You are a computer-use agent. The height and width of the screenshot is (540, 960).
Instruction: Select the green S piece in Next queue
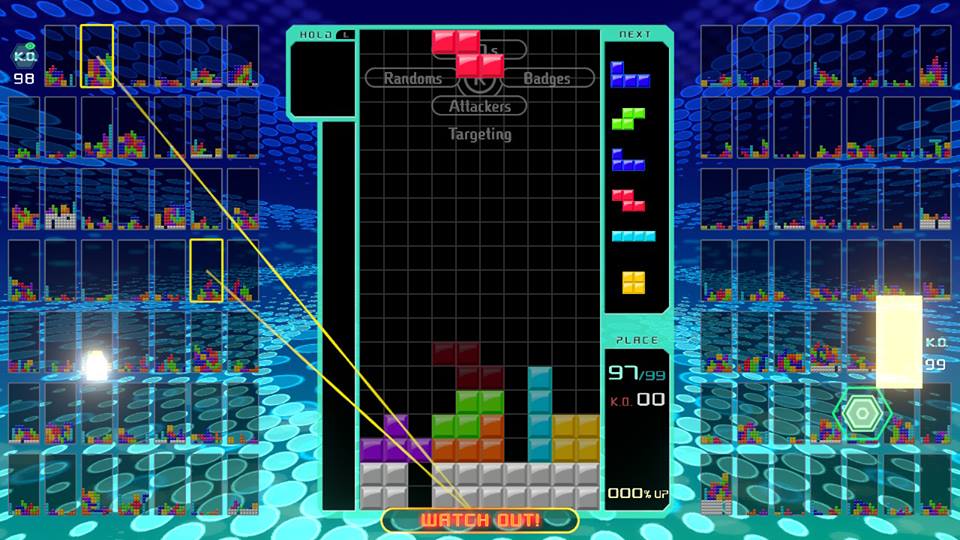pyautogui.click(x=629, y=118)
